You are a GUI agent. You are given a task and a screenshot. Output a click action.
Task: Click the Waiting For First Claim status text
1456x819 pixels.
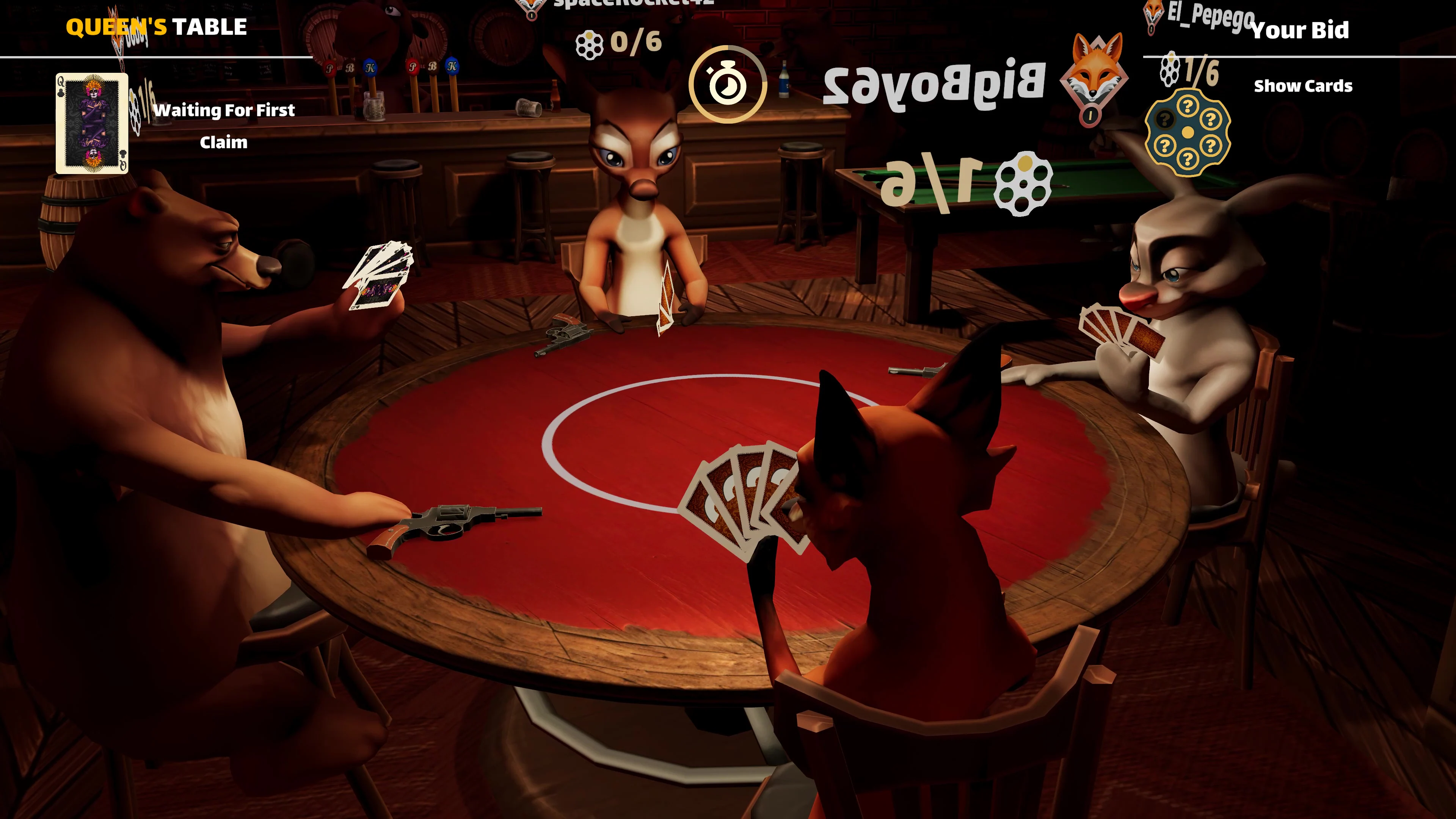(x=225, y=126)
